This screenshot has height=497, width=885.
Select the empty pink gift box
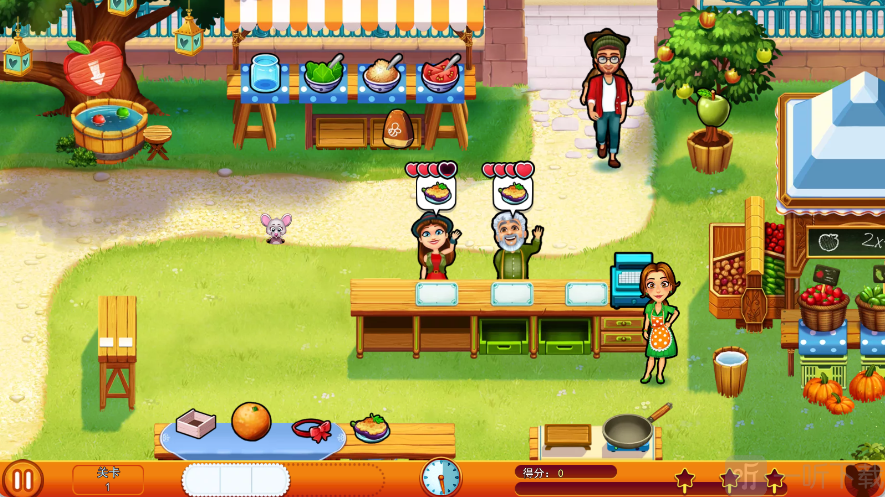(196, 423)
